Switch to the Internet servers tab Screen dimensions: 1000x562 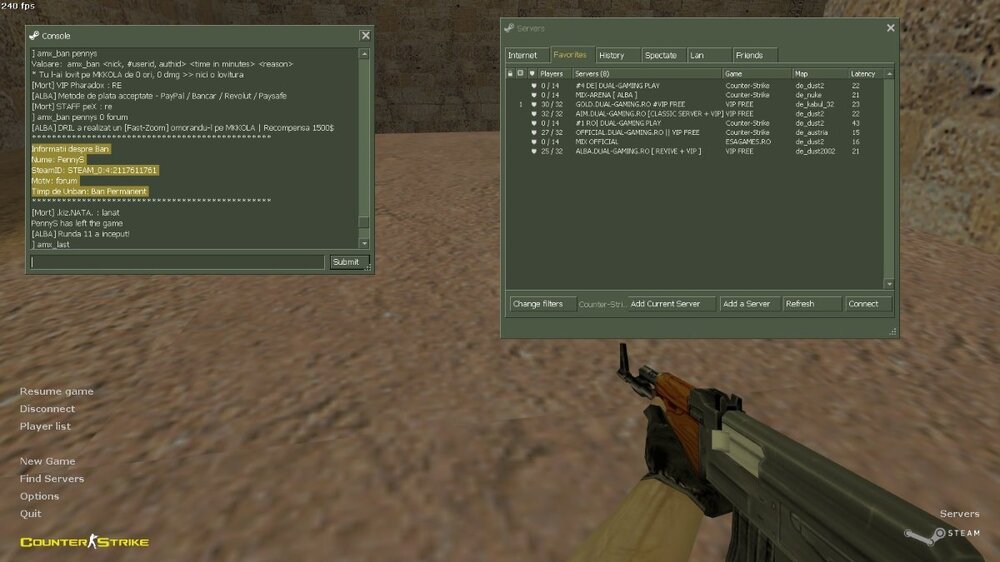522,55
